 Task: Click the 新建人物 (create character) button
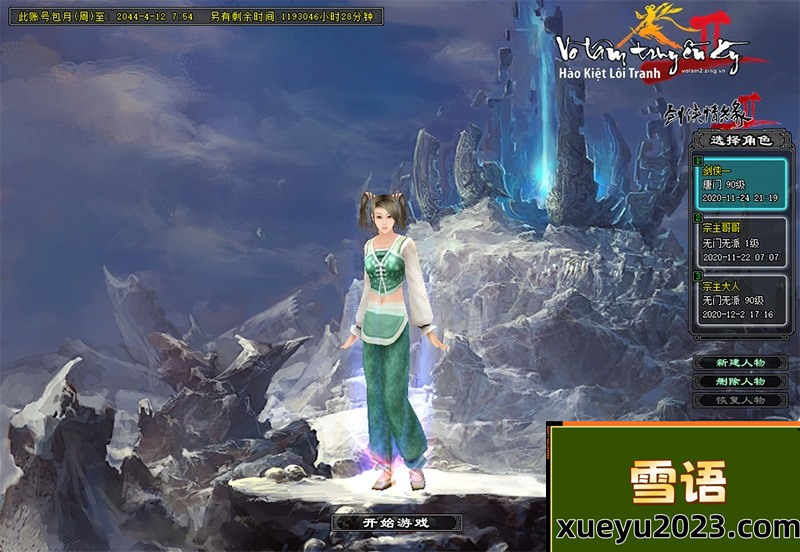tap(741, 362)
